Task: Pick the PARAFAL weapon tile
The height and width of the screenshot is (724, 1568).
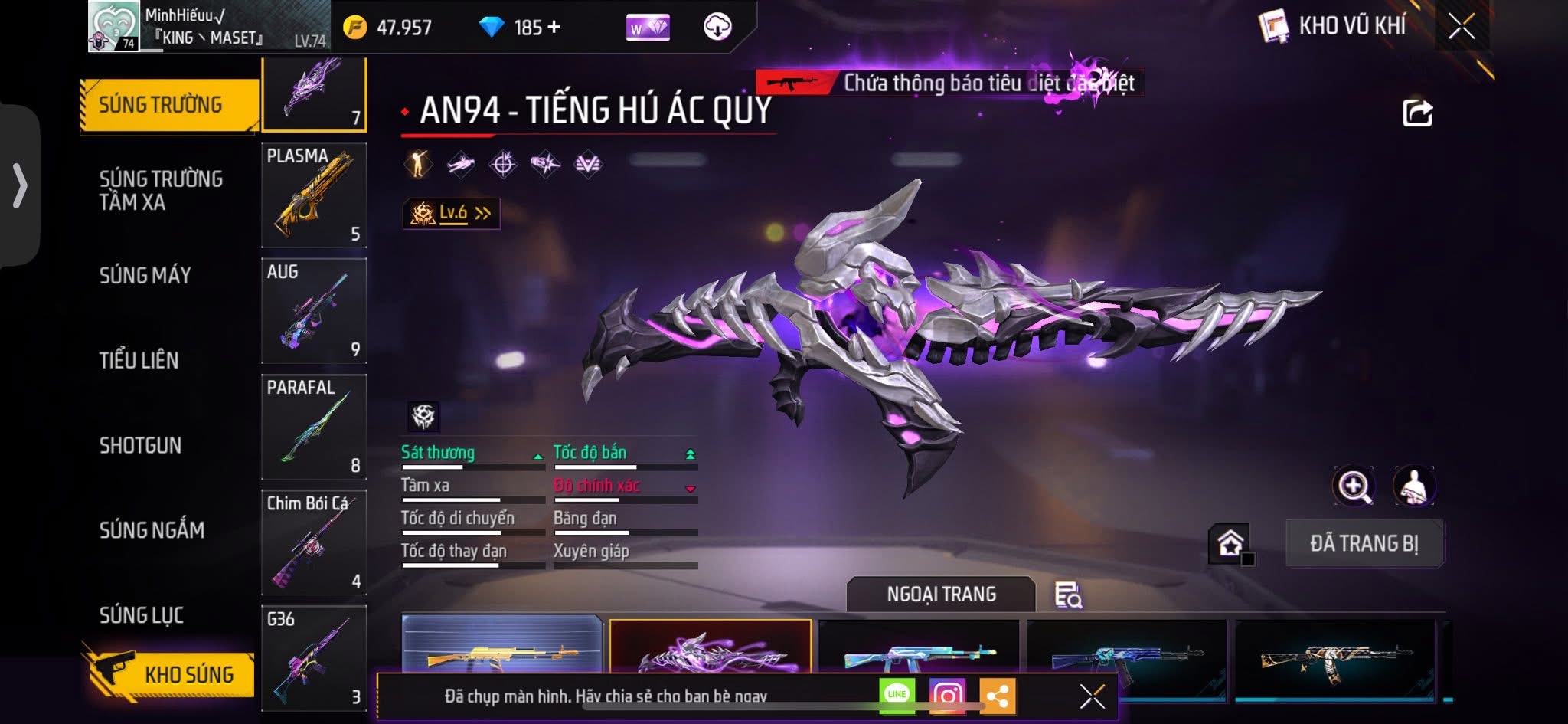Action: [314, 427]
